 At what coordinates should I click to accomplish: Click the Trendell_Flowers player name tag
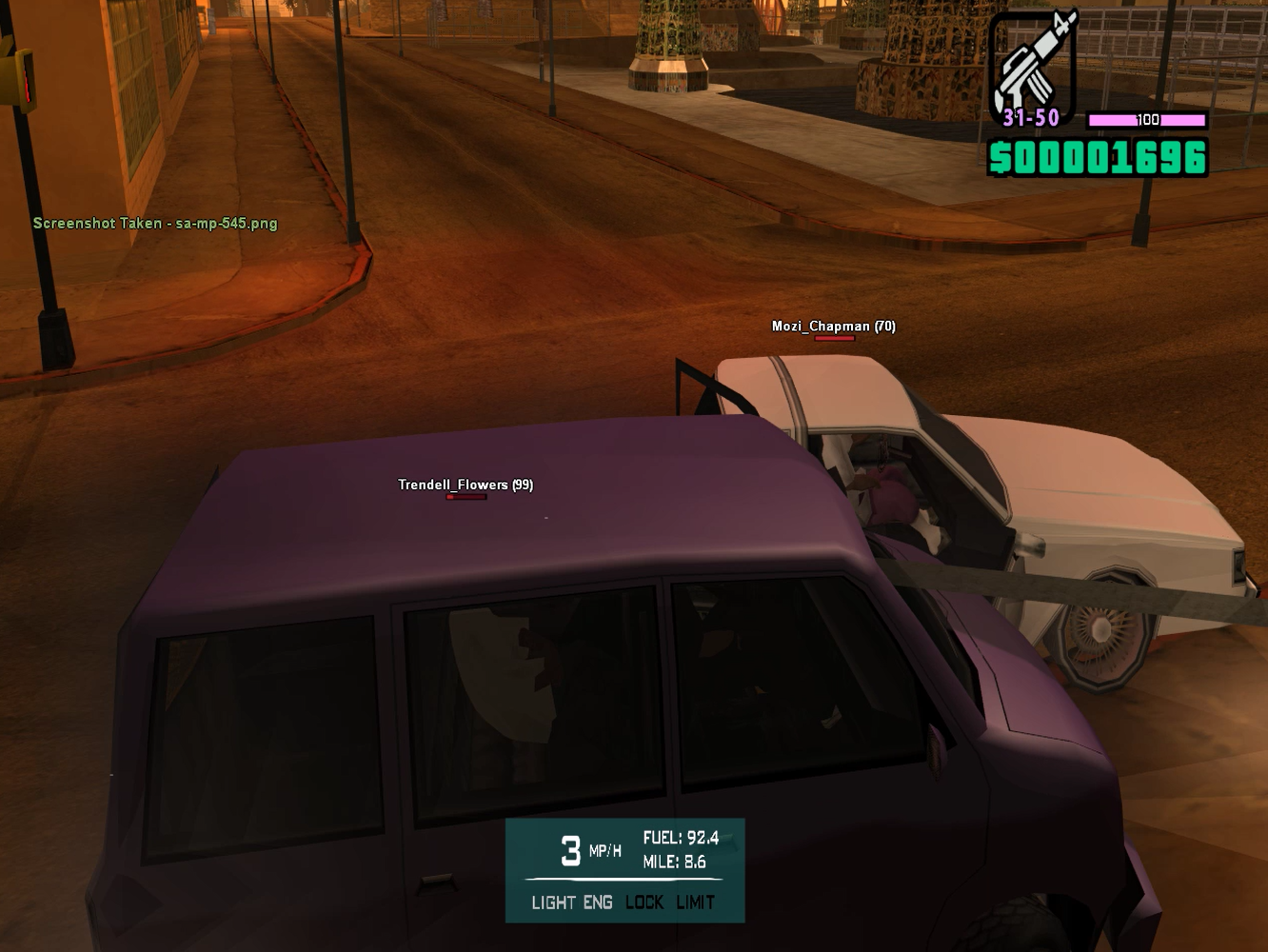[x=465, y=485]
